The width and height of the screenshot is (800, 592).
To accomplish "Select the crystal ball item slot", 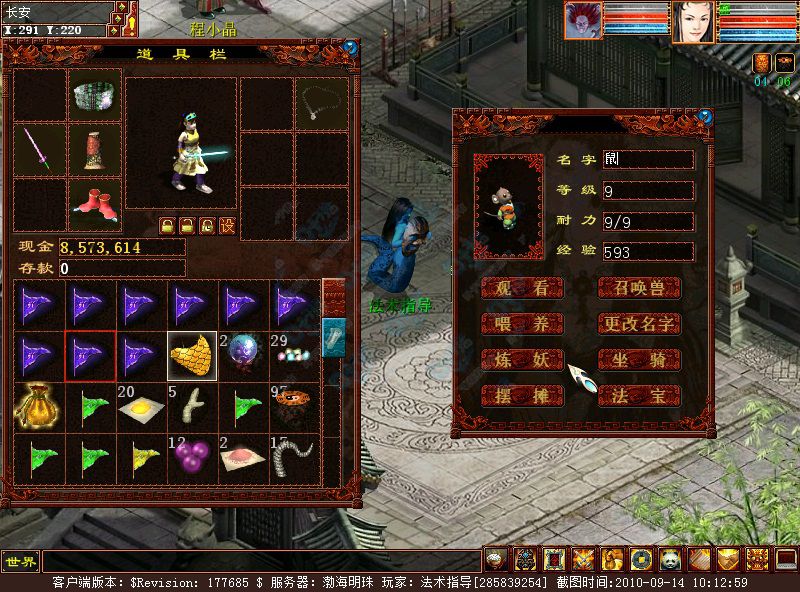I will coord(243,357).
